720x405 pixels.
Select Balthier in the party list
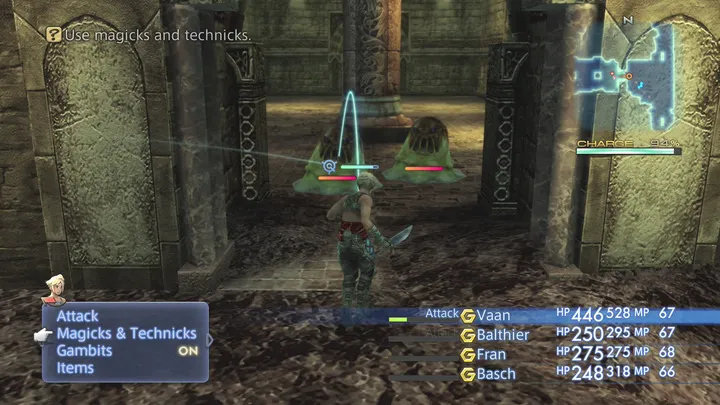[503, 335]
